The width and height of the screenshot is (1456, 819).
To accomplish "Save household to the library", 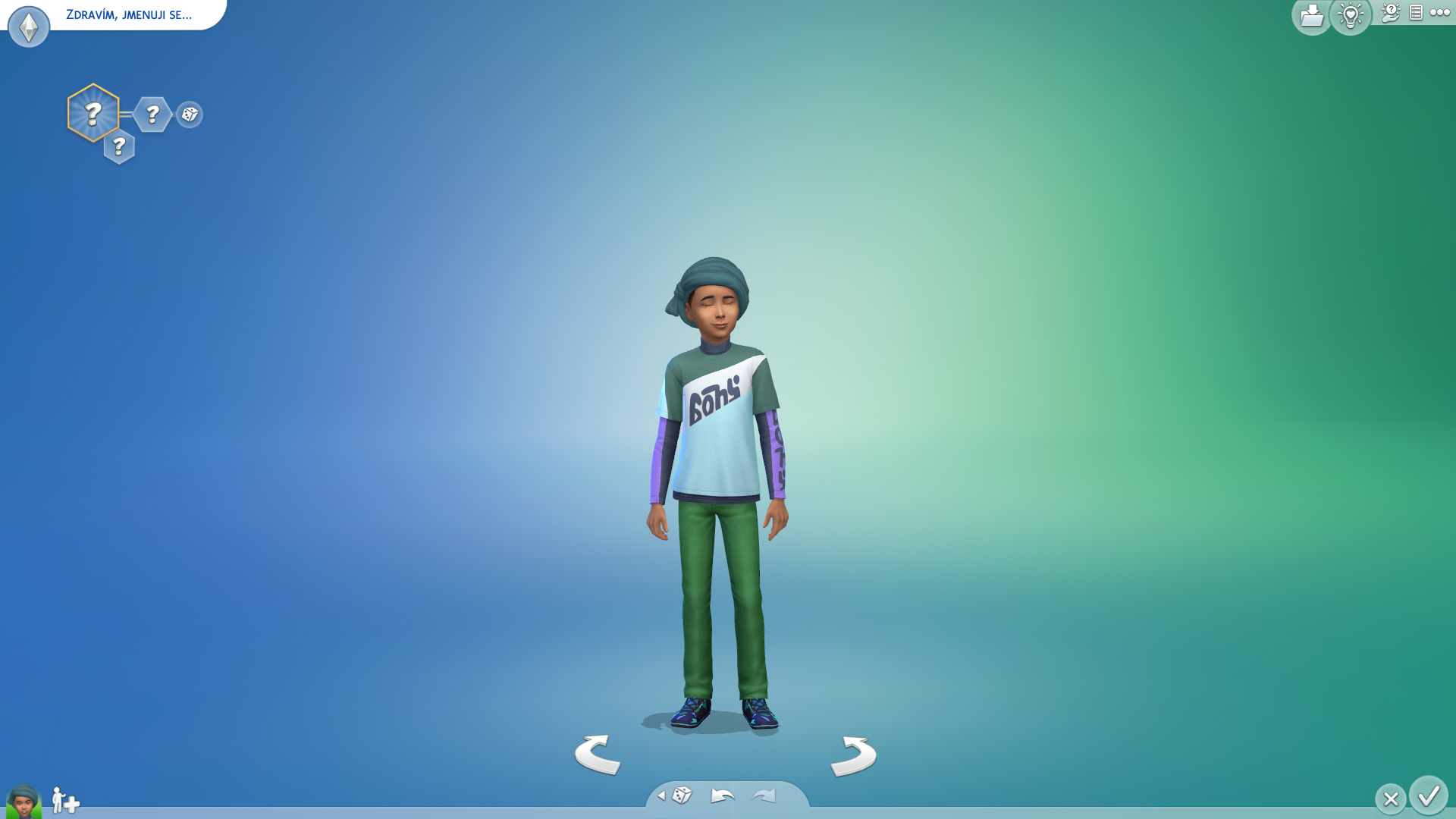I will (1311, 16).
